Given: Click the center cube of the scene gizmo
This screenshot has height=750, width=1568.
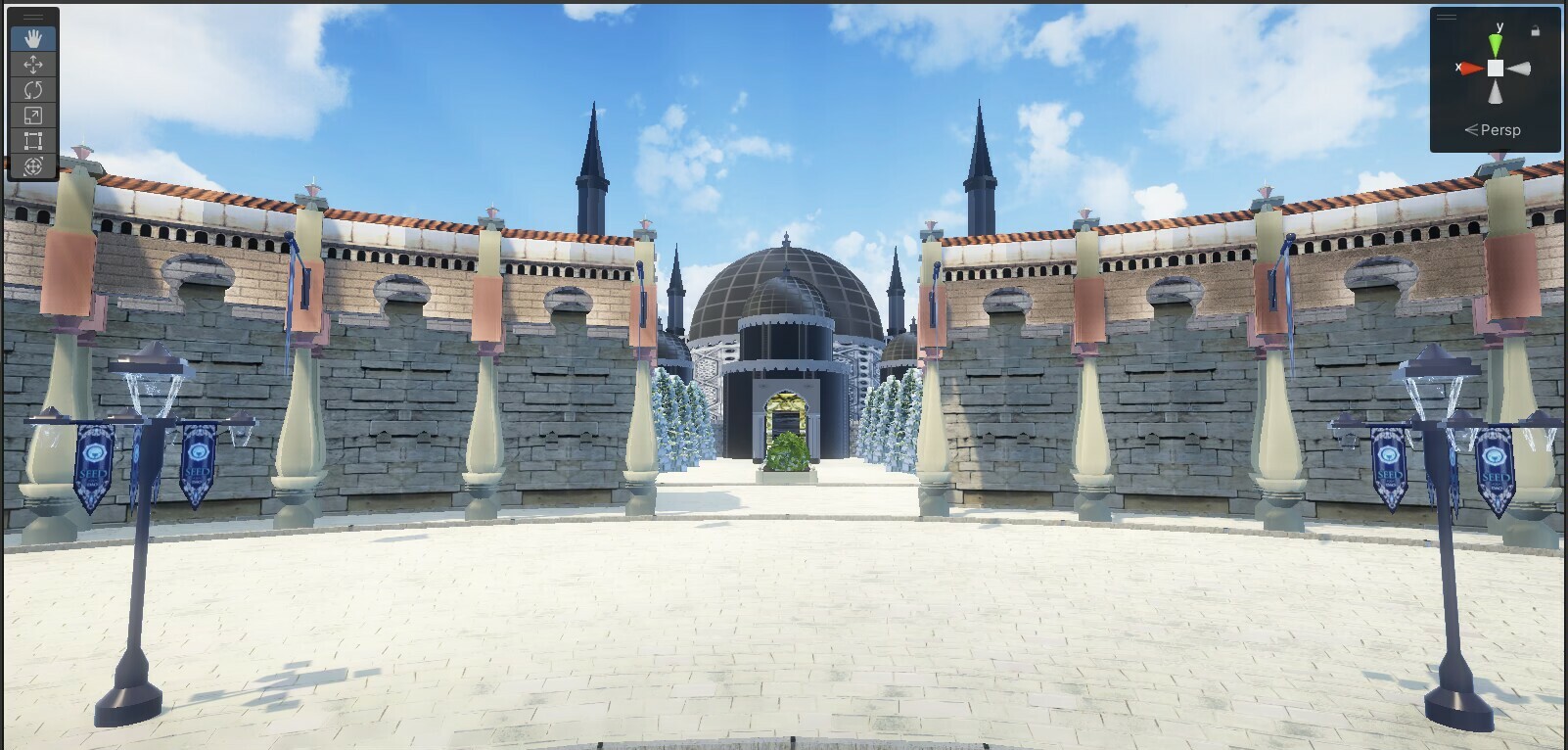Looking at the screenshot, I should point(1496,68).
